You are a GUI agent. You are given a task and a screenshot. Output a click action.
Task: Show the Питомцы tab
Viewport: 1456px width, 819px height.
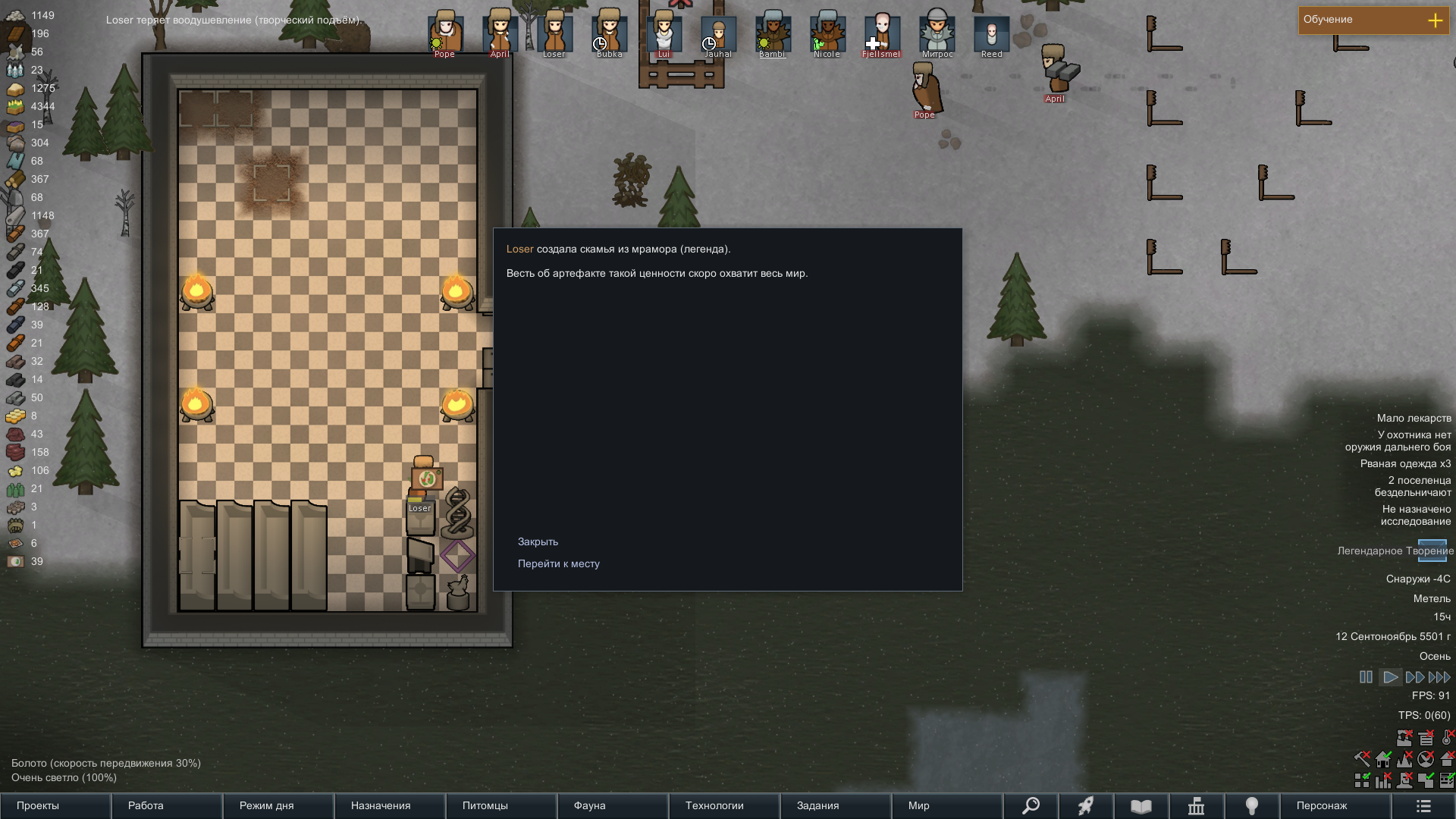485,805
